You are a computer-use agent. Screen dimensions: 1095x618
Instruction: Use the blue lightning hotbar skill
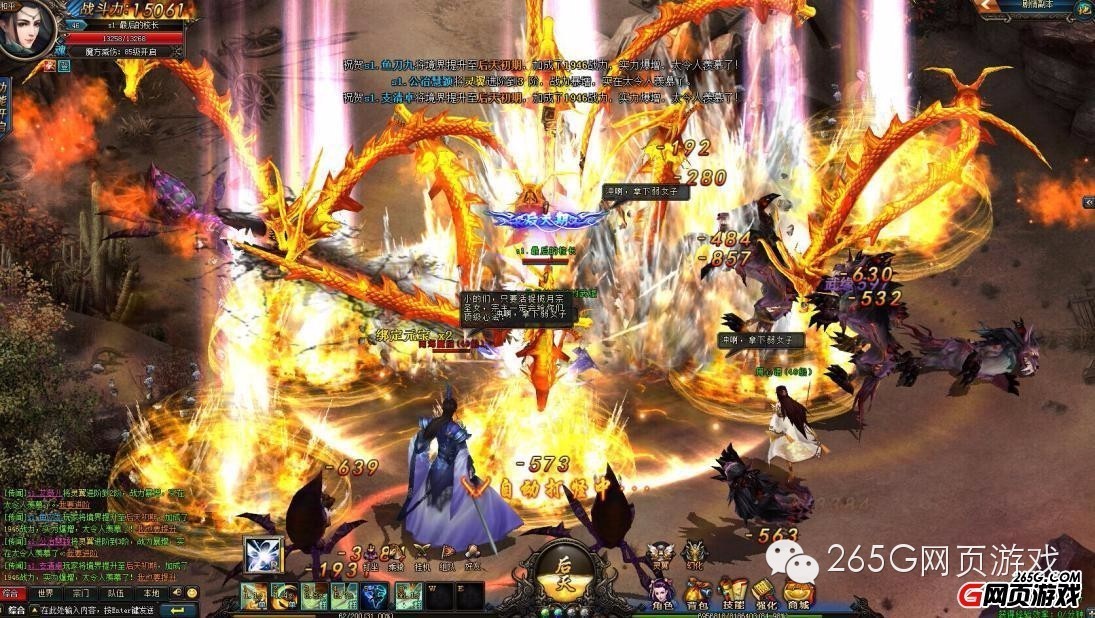point(374,596)
